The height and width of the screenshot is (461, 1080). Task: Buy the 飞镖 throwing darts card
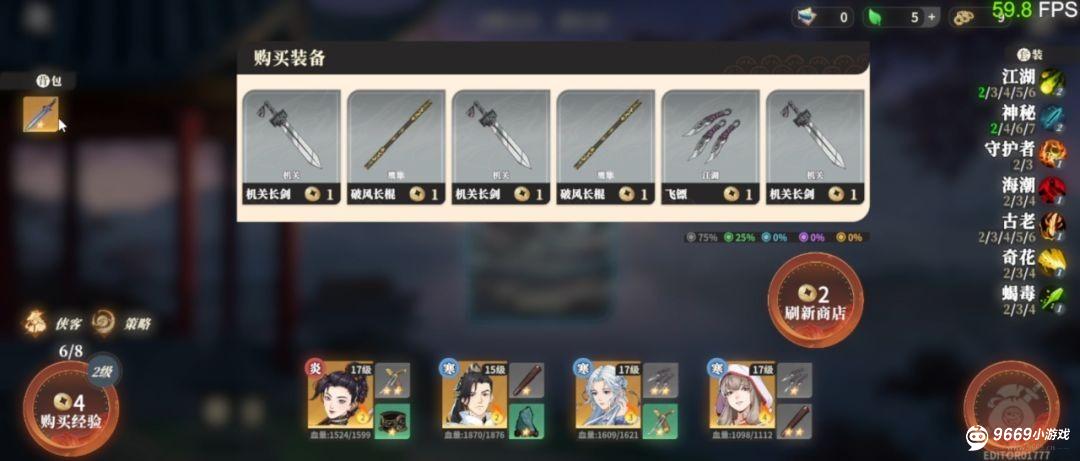tap(711, 147)
